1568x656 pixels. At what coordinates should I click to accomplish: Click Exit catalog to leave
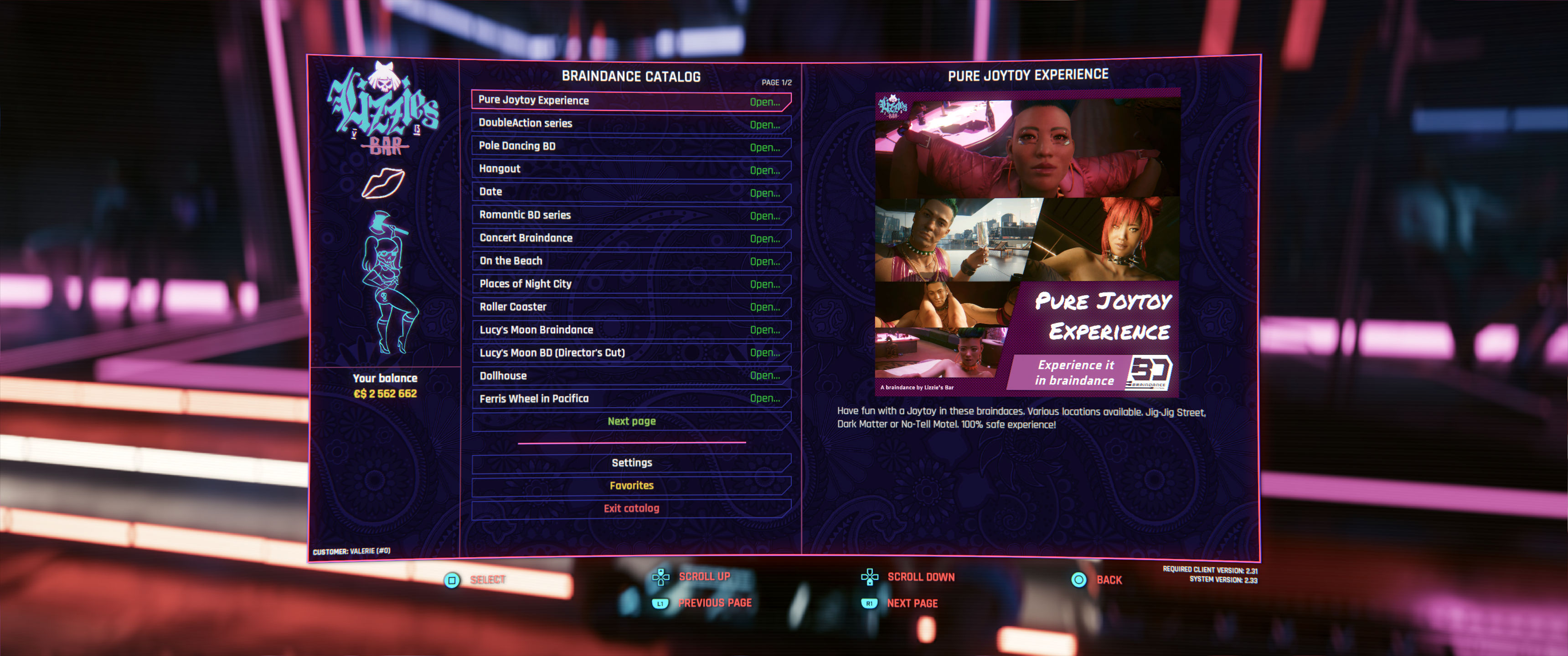[631, 508]
